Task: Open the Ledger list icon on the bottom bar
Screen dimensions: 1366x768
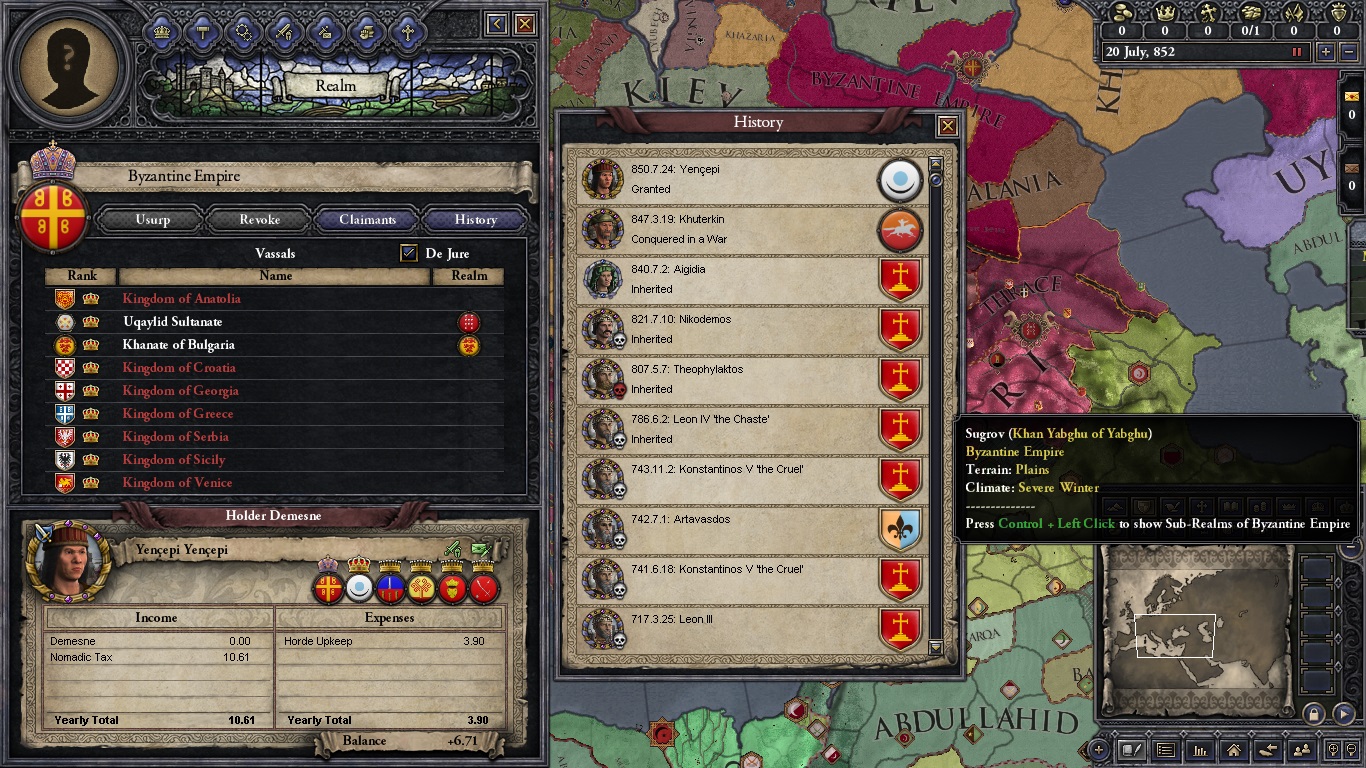Action: (1167, 750)
